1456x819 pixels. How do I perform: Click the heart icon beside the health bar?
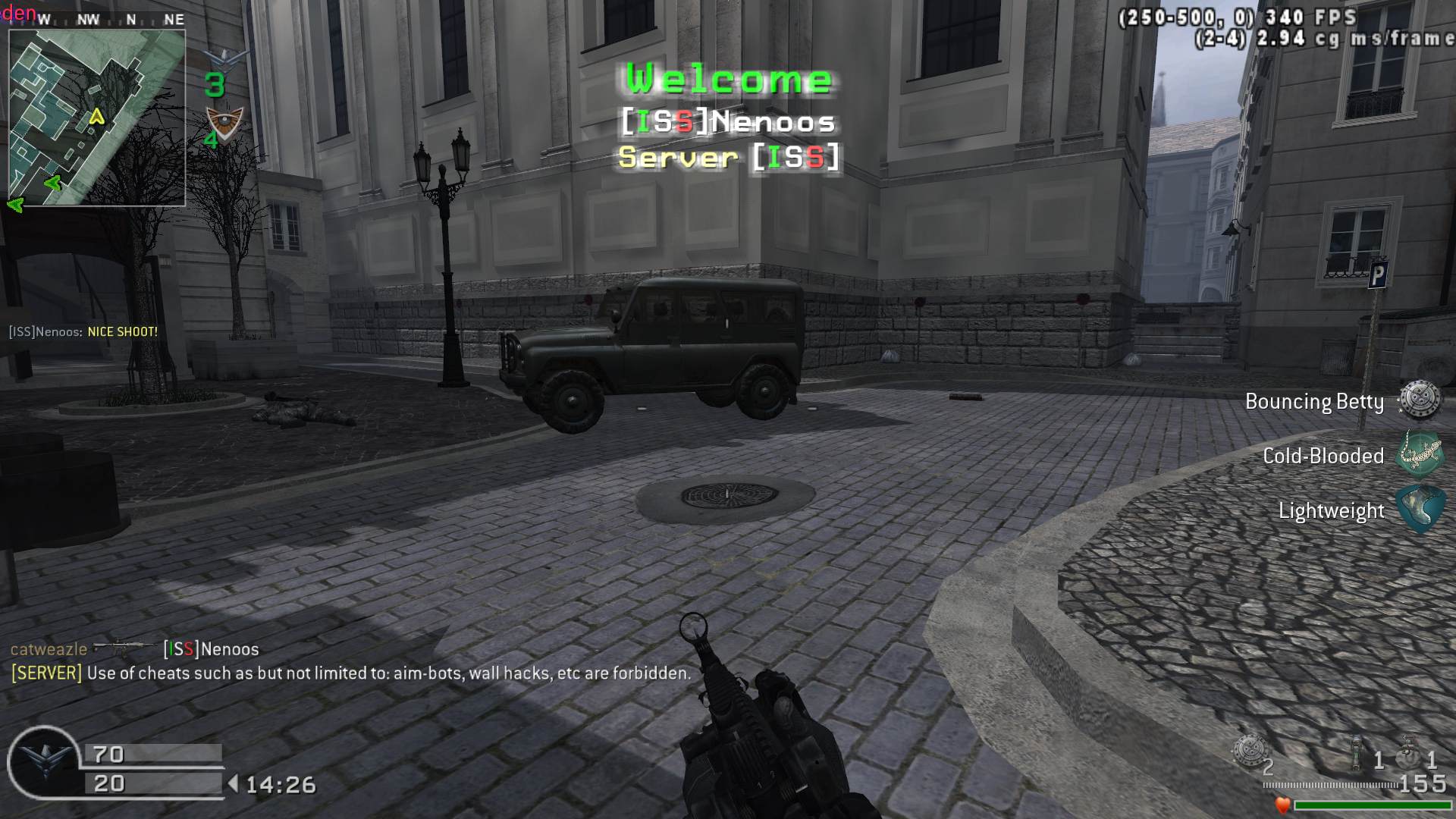click(1282, 805)
